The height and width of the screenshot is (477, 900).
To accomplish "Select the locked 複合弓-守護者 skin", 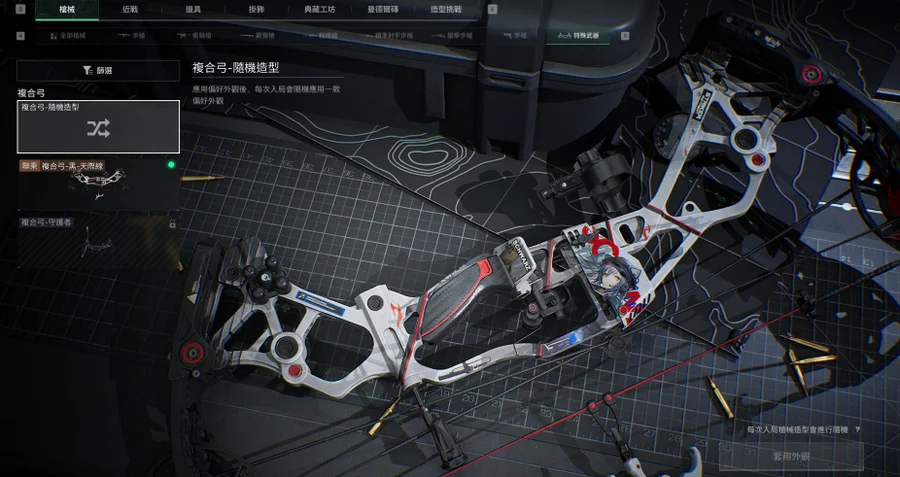I will 98,241.
